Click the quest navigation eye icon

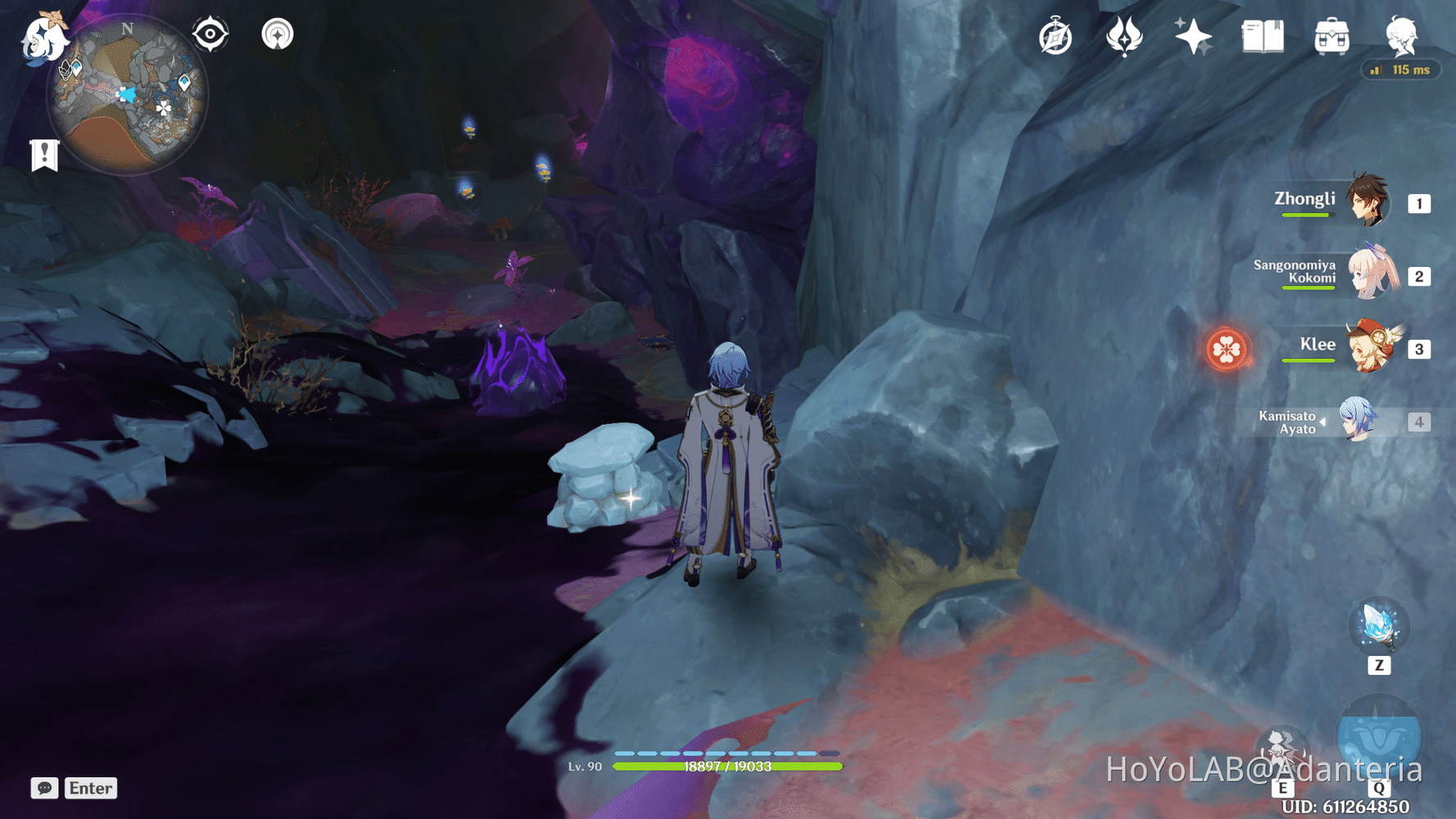point(210,34)
